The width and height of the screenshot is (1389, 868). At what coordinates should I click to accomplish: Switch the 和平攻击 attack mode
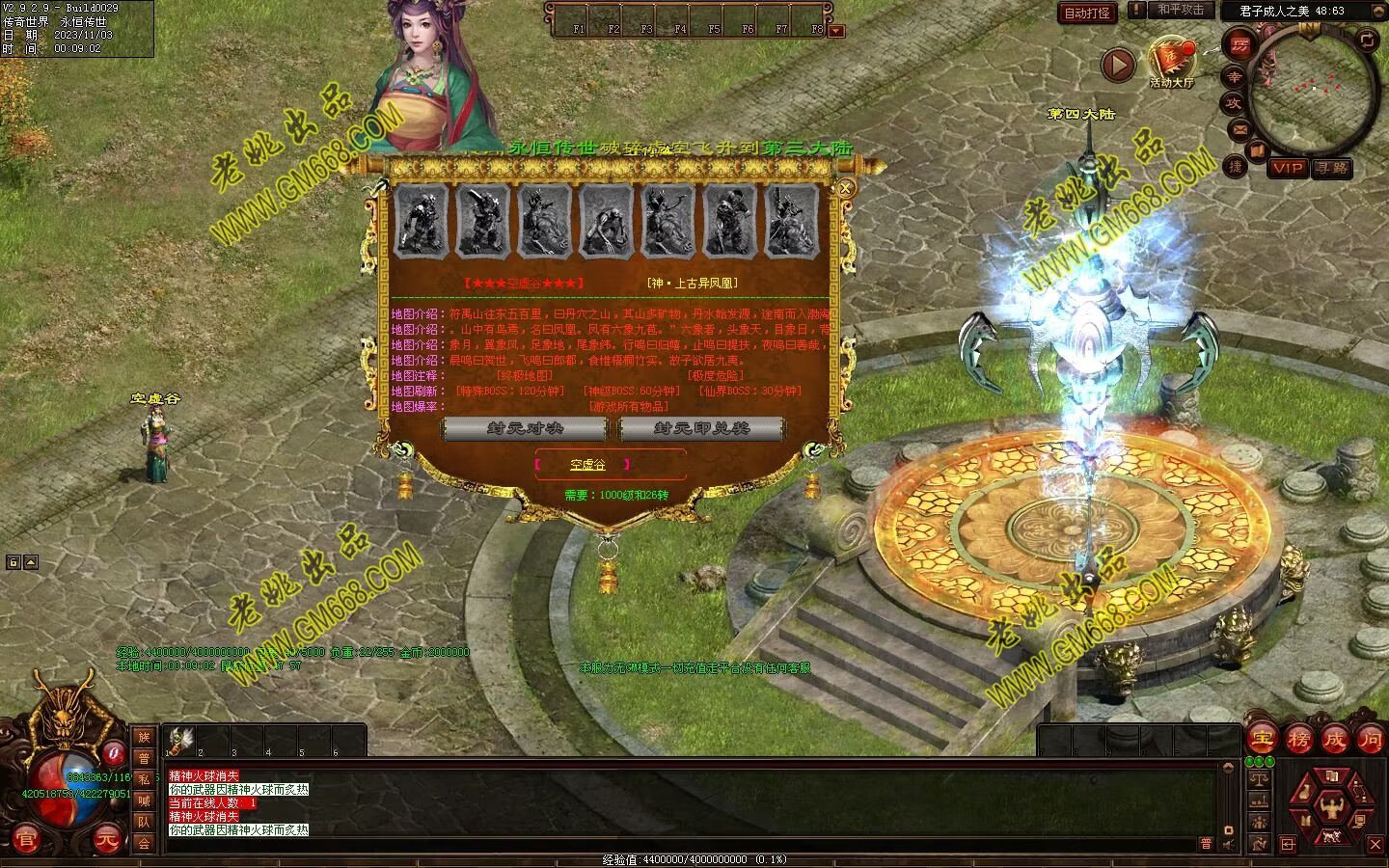(x=1181, y=10)
